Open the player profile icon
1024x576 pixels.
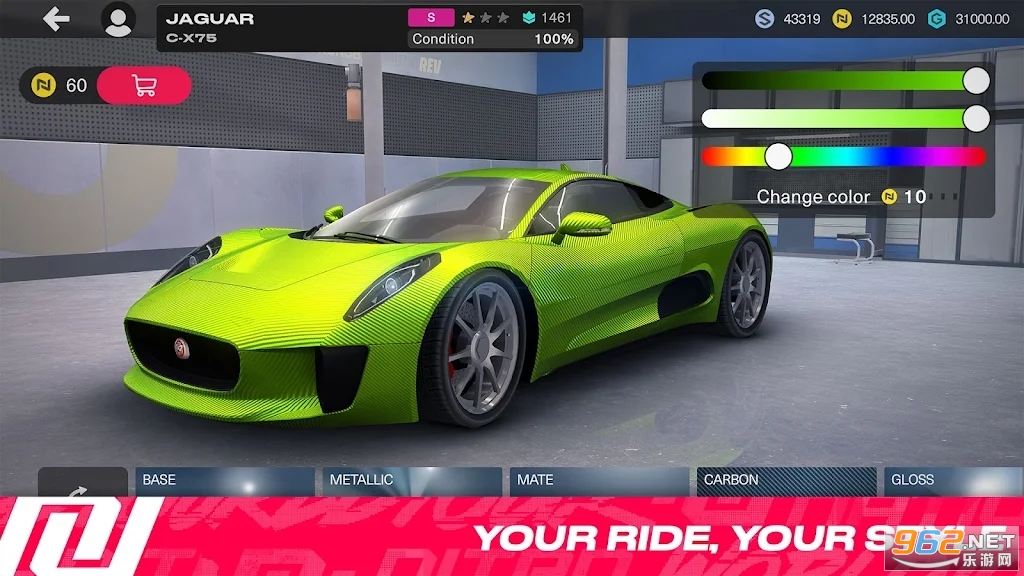pyautogui.click(x=118, y=20)
